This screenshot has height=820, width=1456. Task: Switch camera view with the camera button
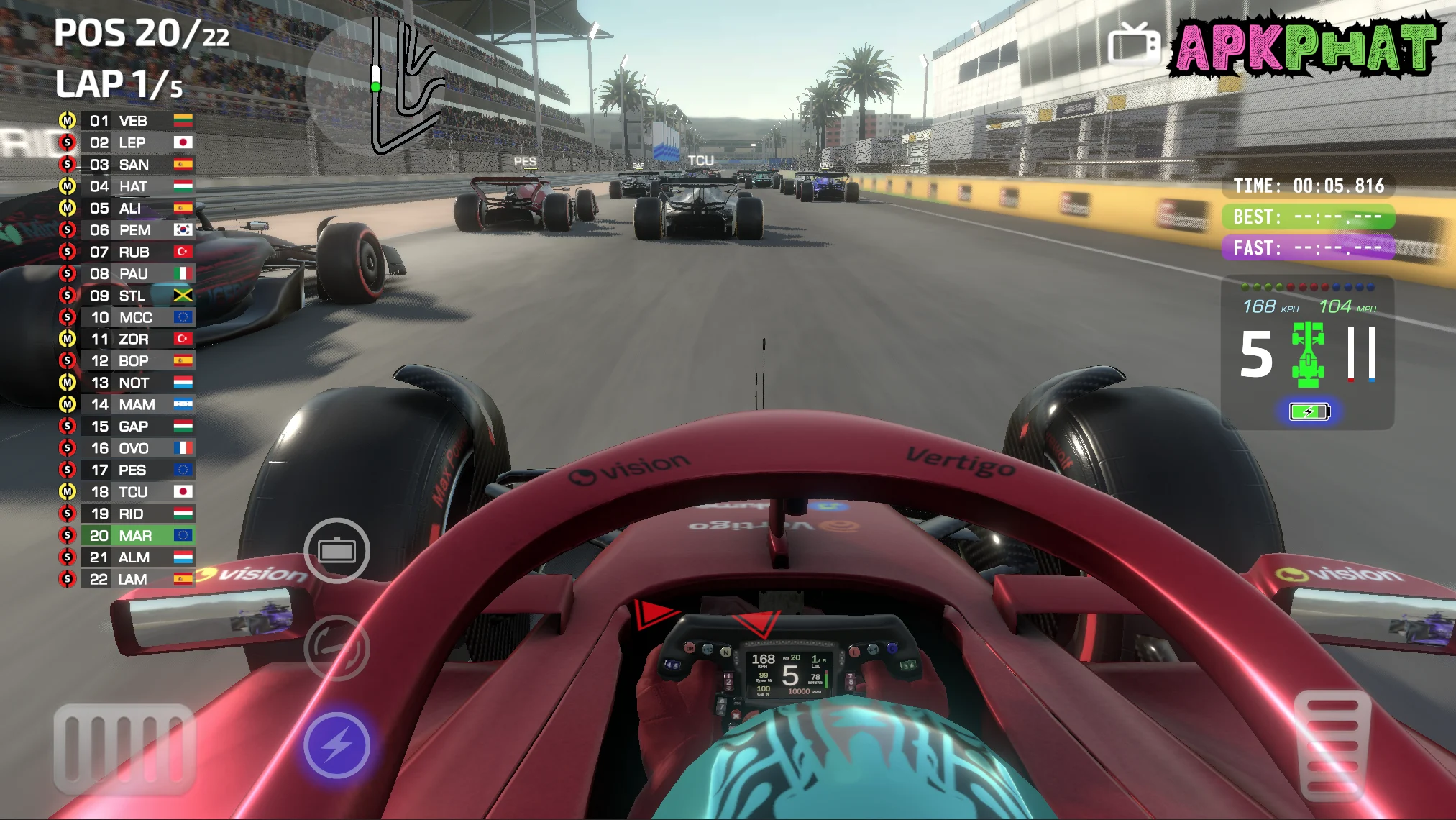(x=336, y=551)
